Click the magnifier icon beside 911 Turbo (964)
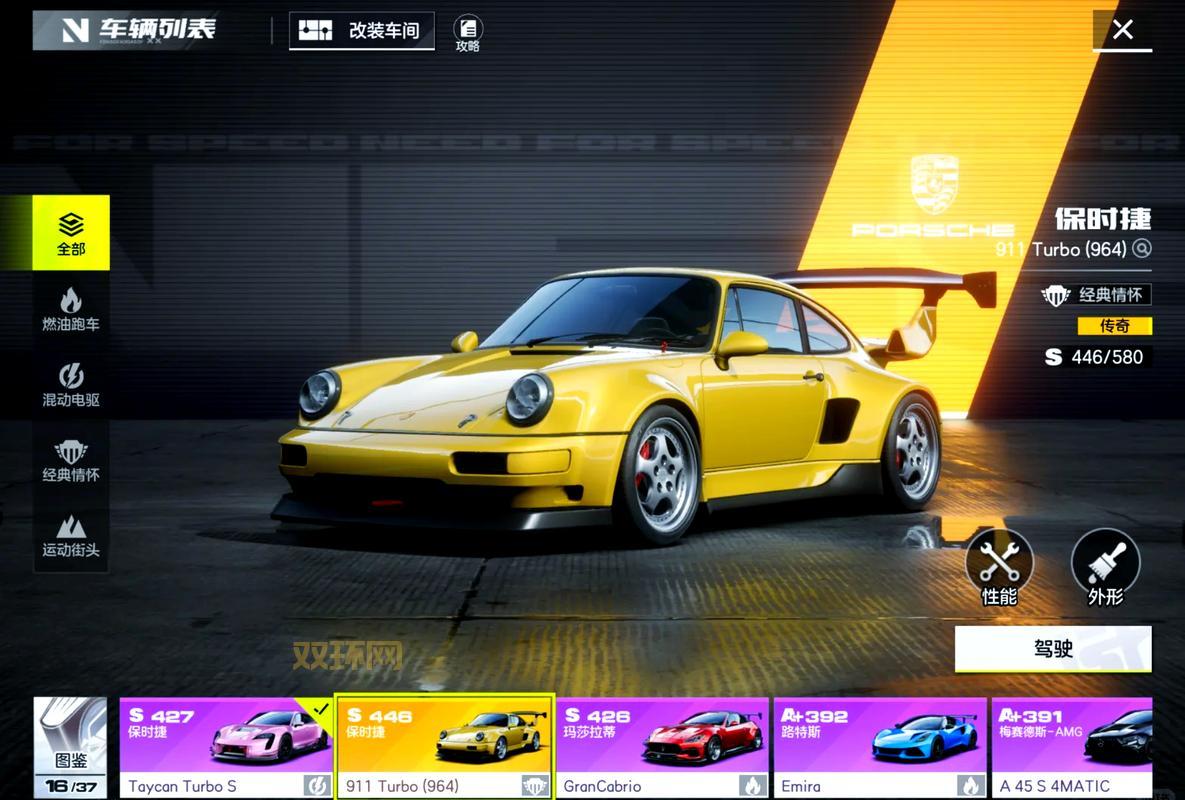The height and width of the screenshot is (800, 1185). click(1142, 248)
